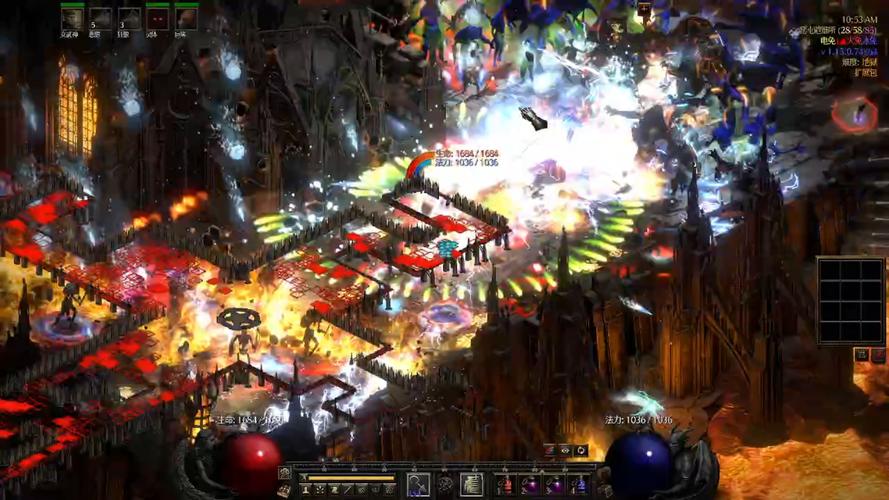Viewport: 889px width, 500px height.
Task: Use the red potion in belt slot 1
Action: click(504, 485)
